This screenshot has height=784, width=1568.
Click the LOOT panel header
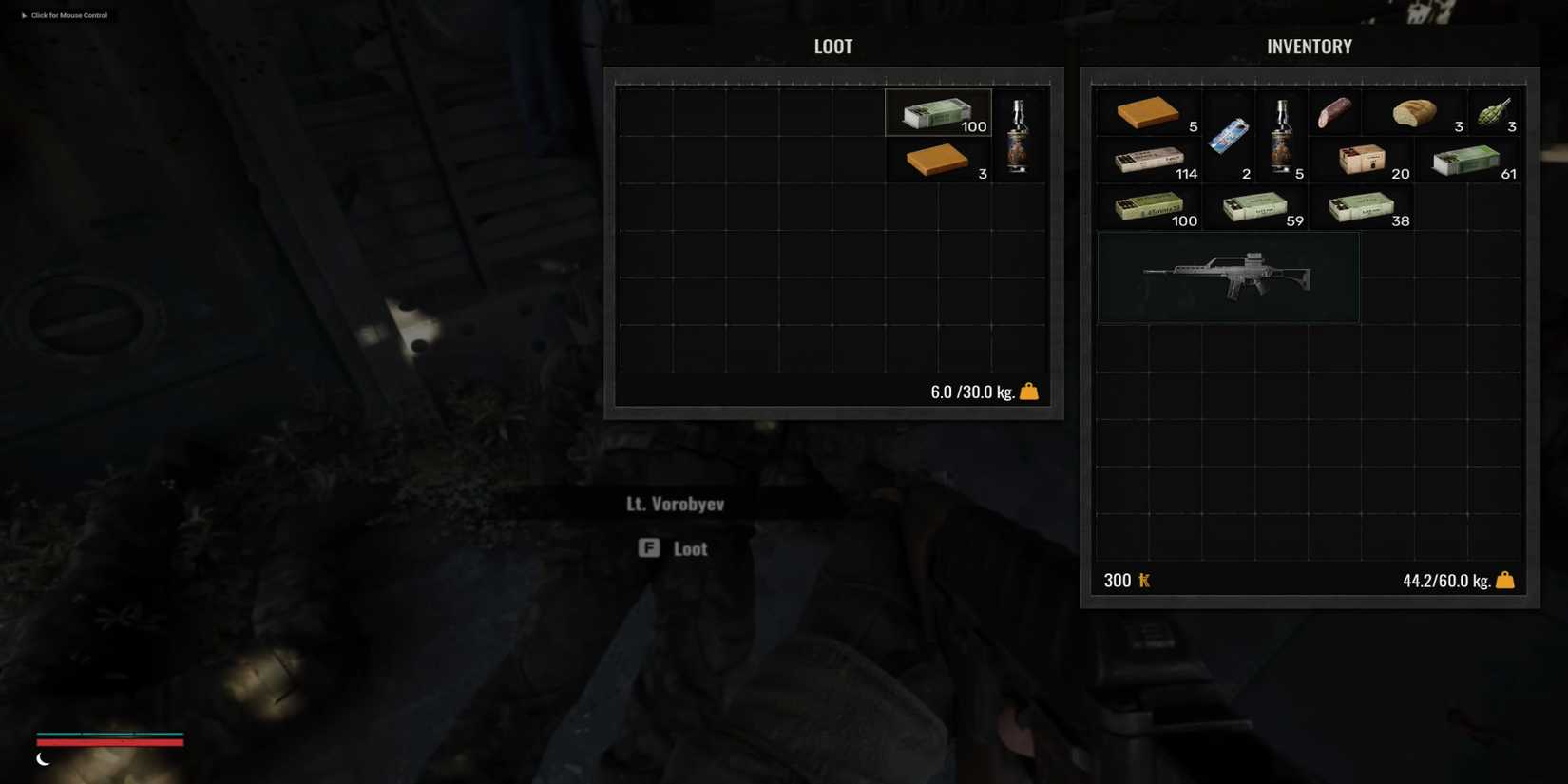832,46
